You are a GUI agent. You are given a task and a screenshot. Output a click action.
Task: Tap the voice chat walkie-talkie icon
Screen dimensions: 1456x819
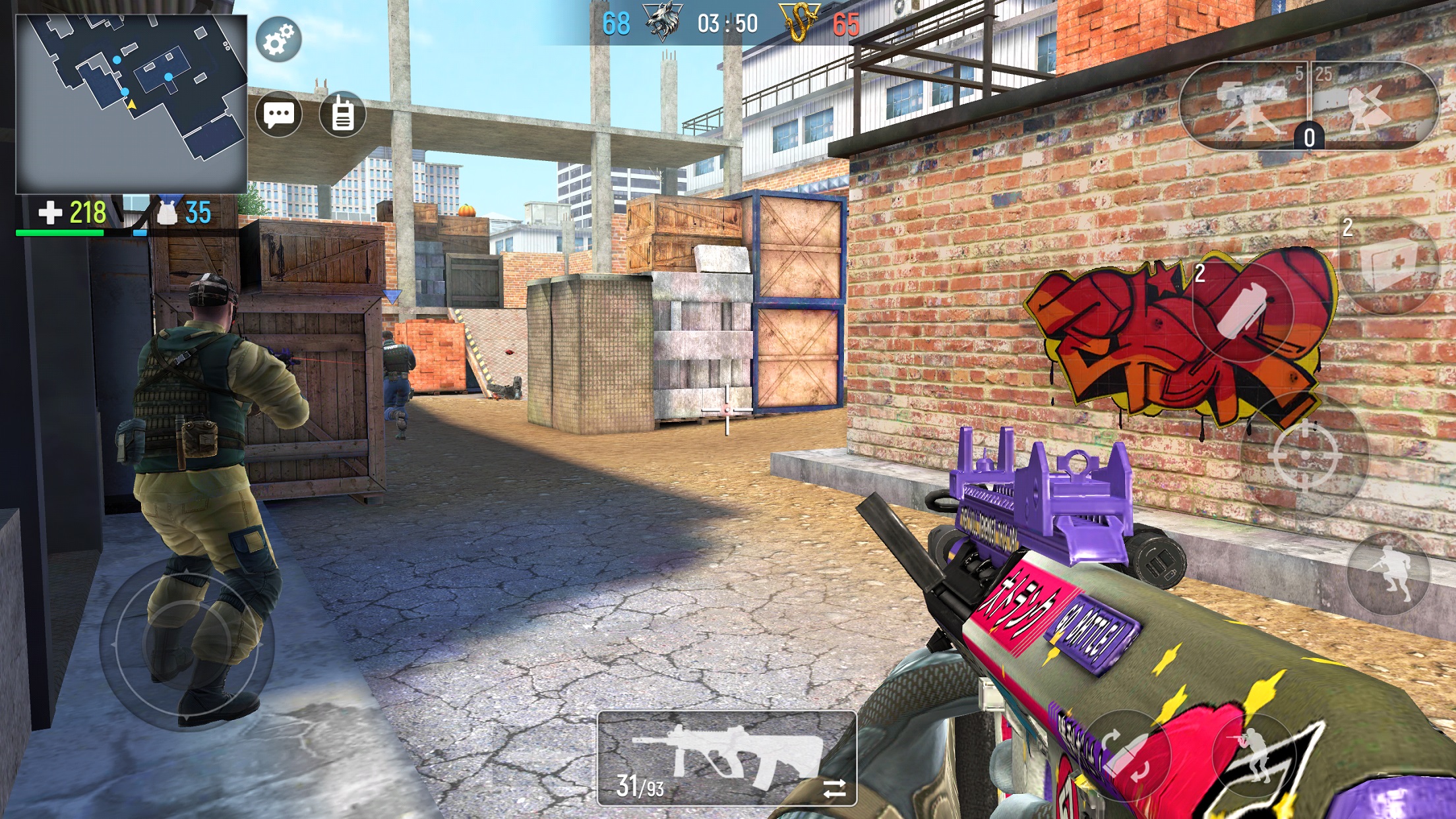342,115
